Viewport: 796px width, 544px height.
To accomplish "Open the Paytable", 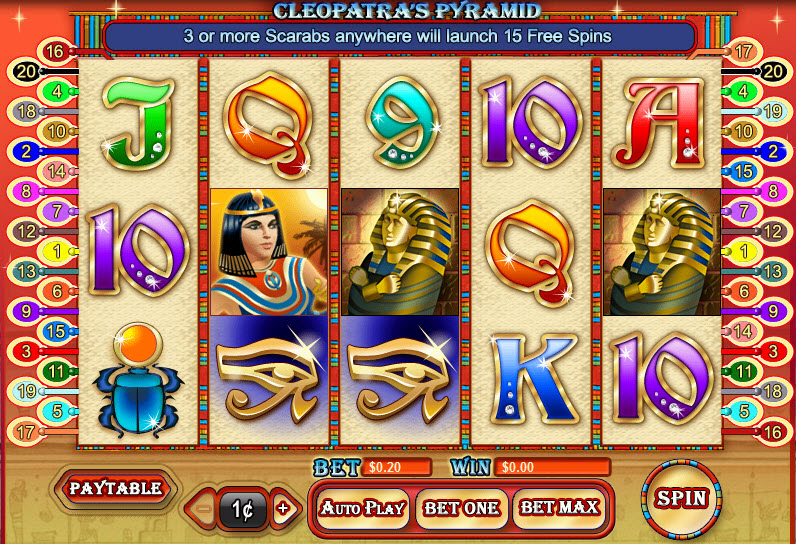I will point(115,489).
